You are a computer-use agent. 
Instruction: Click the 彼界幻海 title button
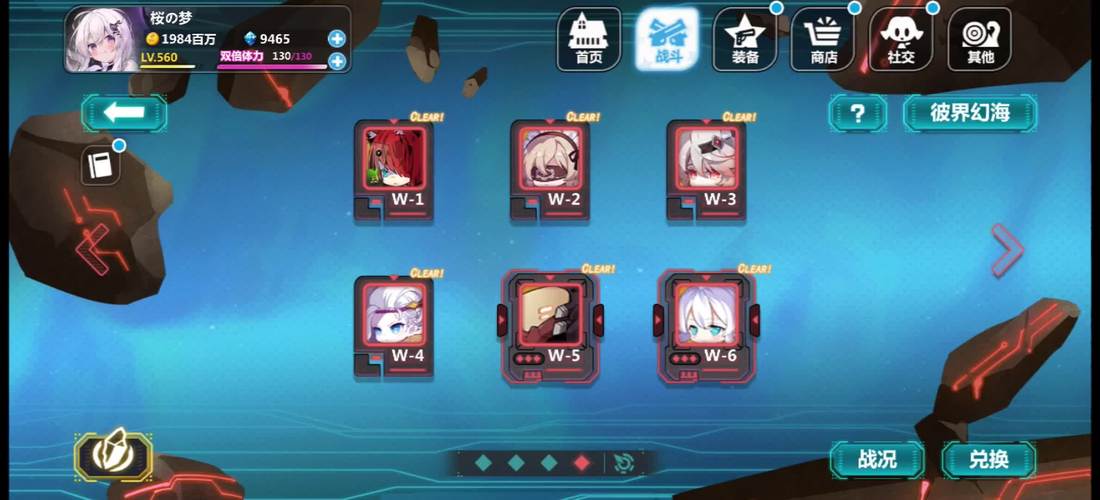[x=969, y=113]
